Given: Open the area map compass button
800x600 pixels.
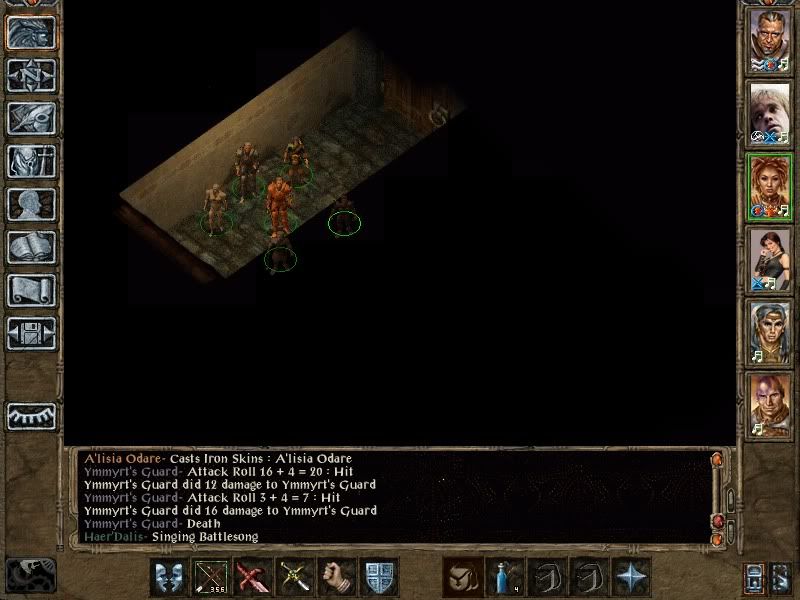Looking at the screenshot, I should [x=31, y=75].
